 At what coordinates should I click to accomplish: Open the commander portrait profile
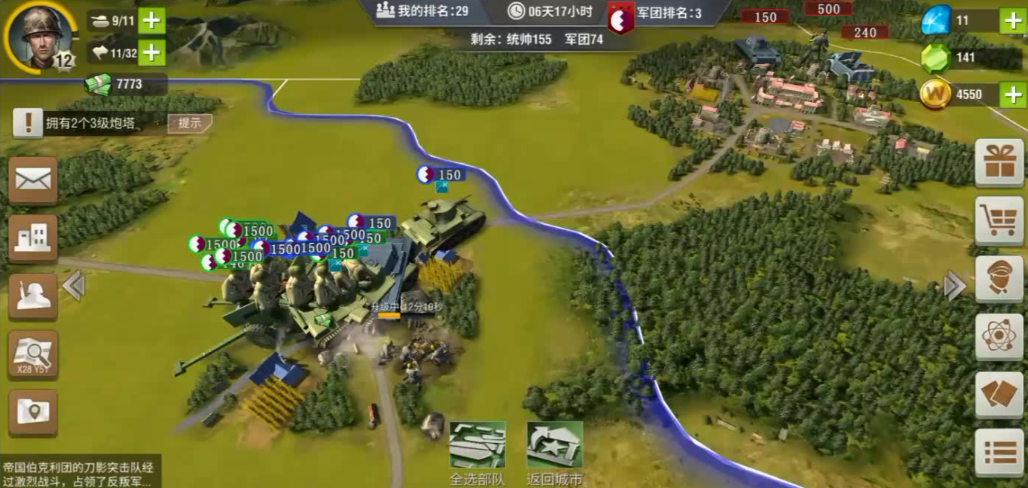(x=42, y=37)
